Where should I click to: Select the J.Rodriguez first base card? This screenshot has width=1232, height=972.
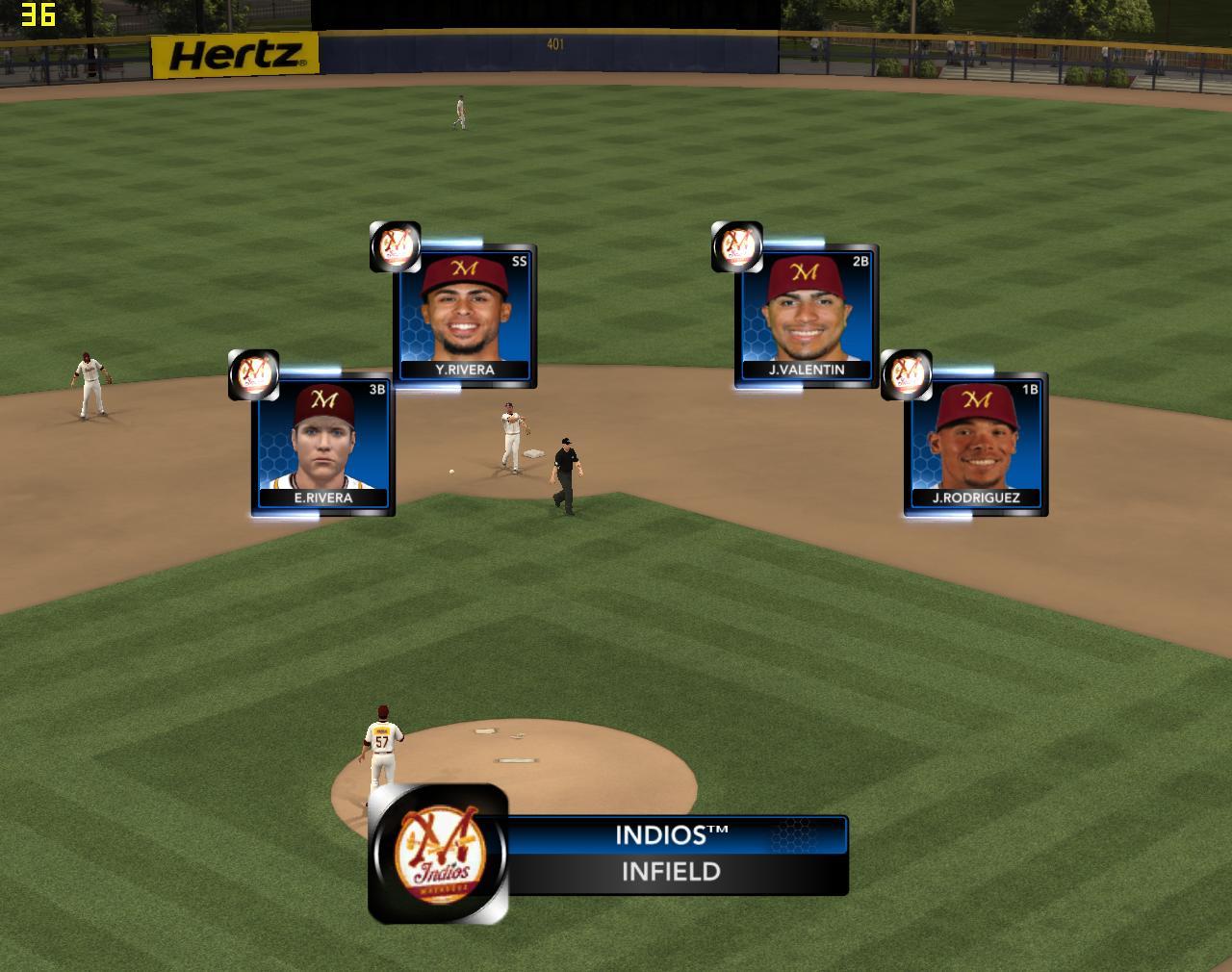tap(975, 445)
